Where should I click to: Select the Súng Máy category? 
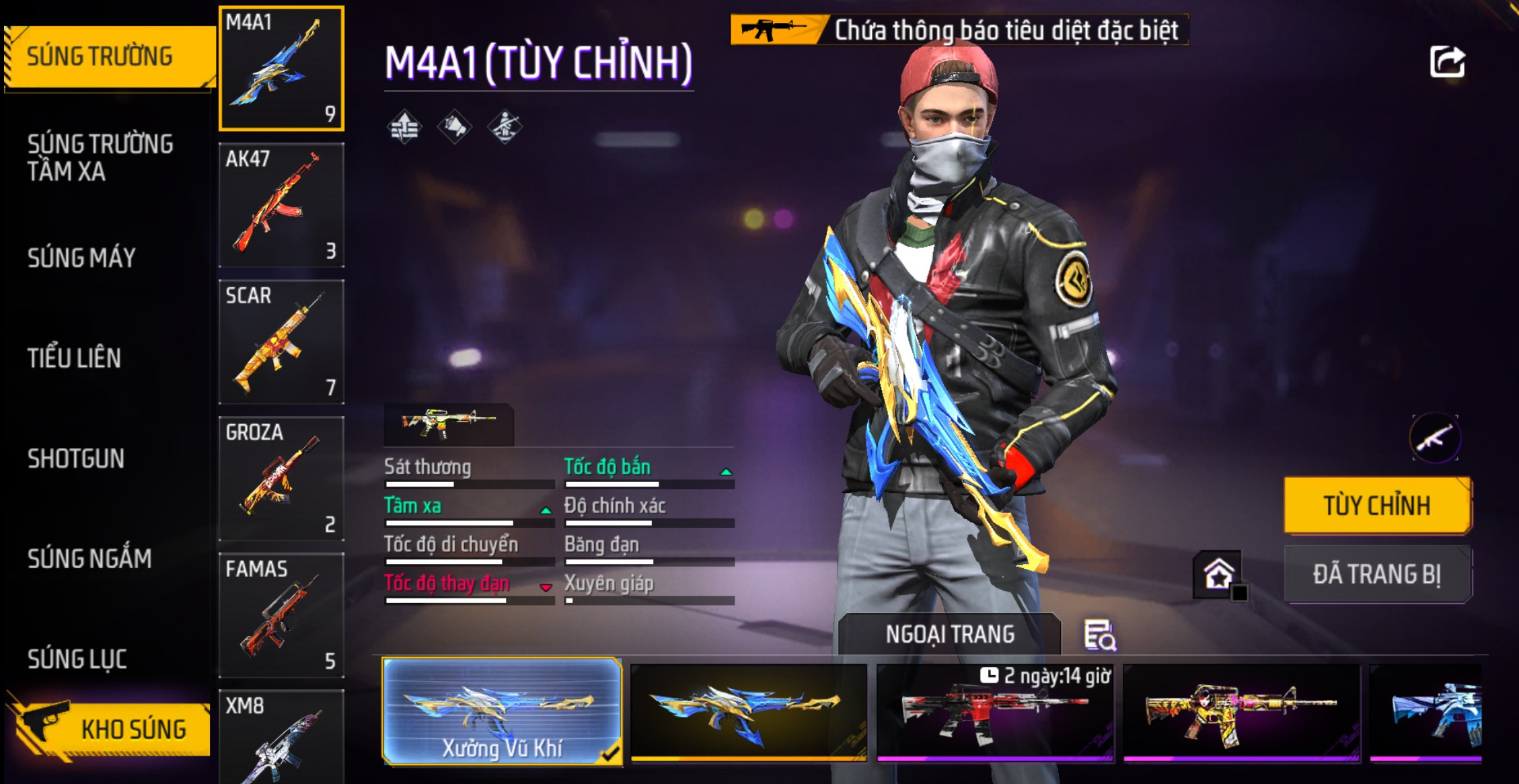(82, 258)
